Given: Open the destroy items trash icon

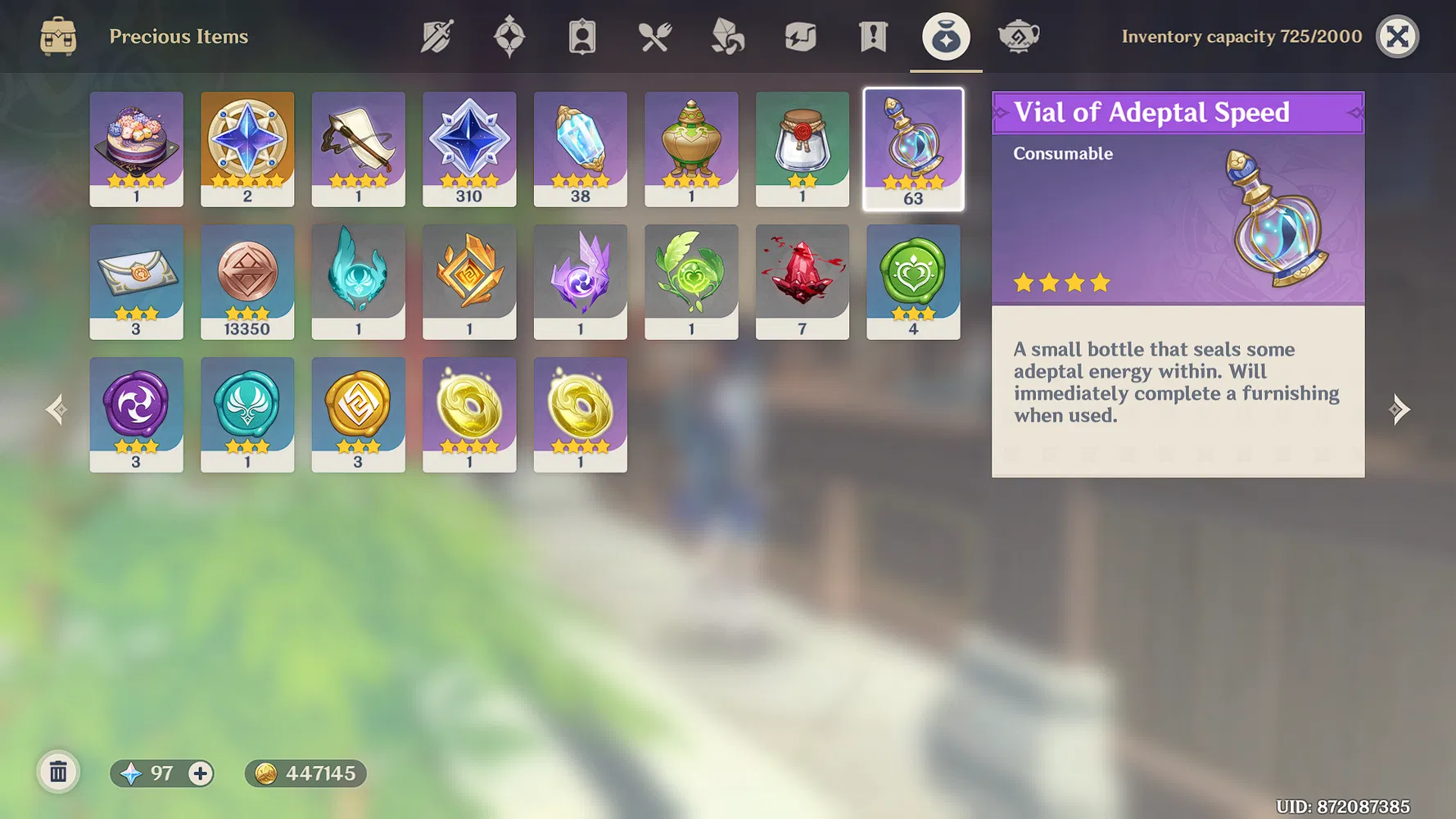Looking at the screenshot, I should [x=57, y=771].
